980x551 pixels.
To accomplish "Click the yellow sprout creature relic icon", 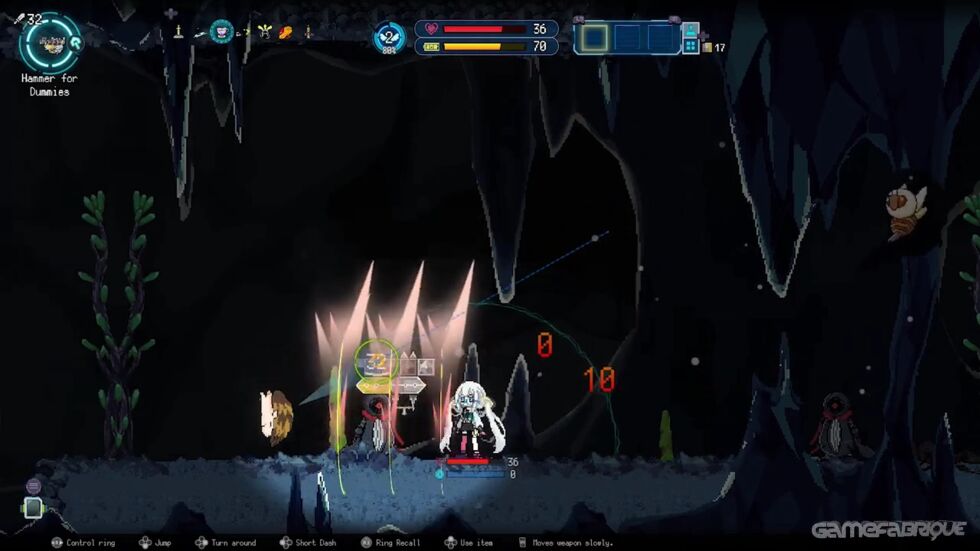I will 264,32.
